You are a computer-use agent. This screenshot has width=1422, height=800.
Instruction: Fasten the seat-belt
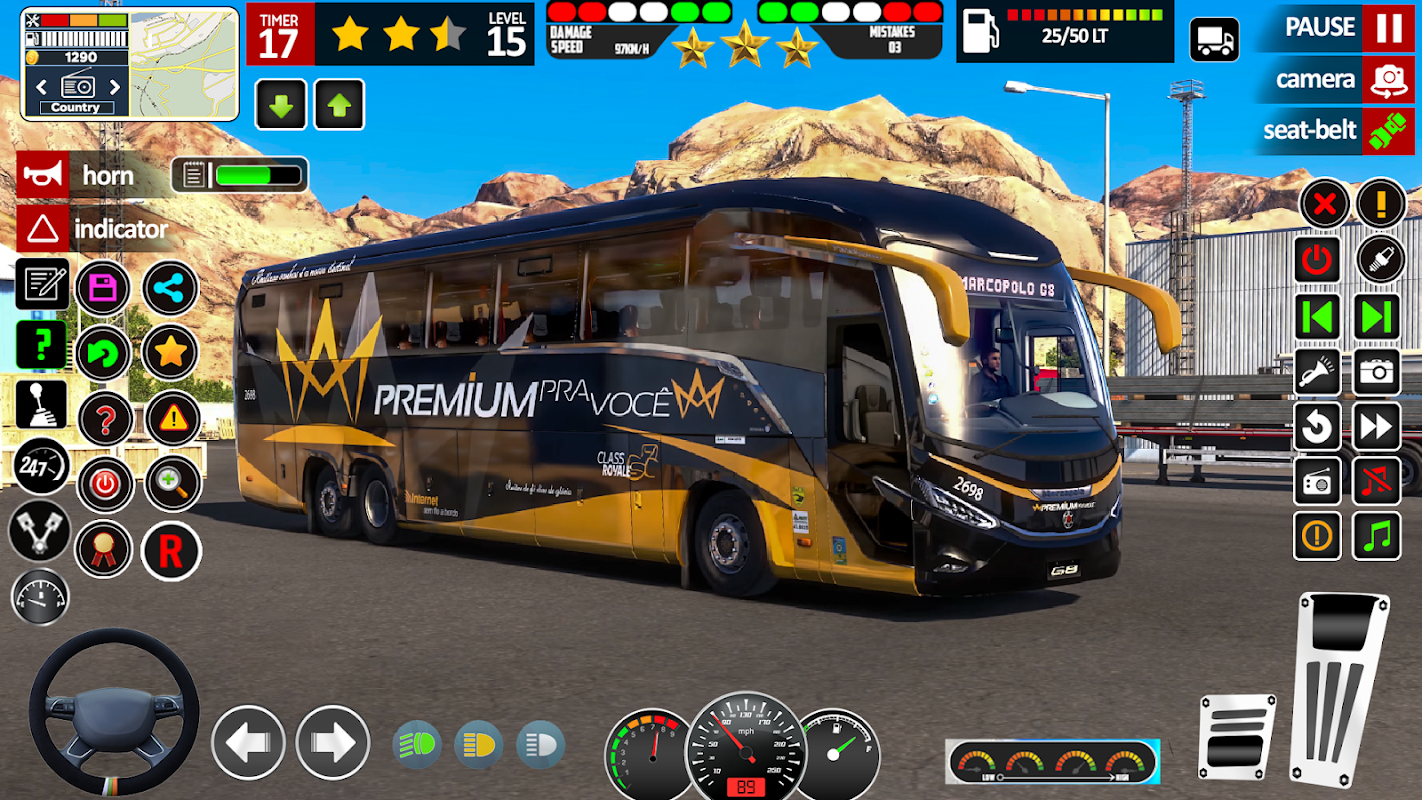pyautogui.click(x=1388, y=131)
